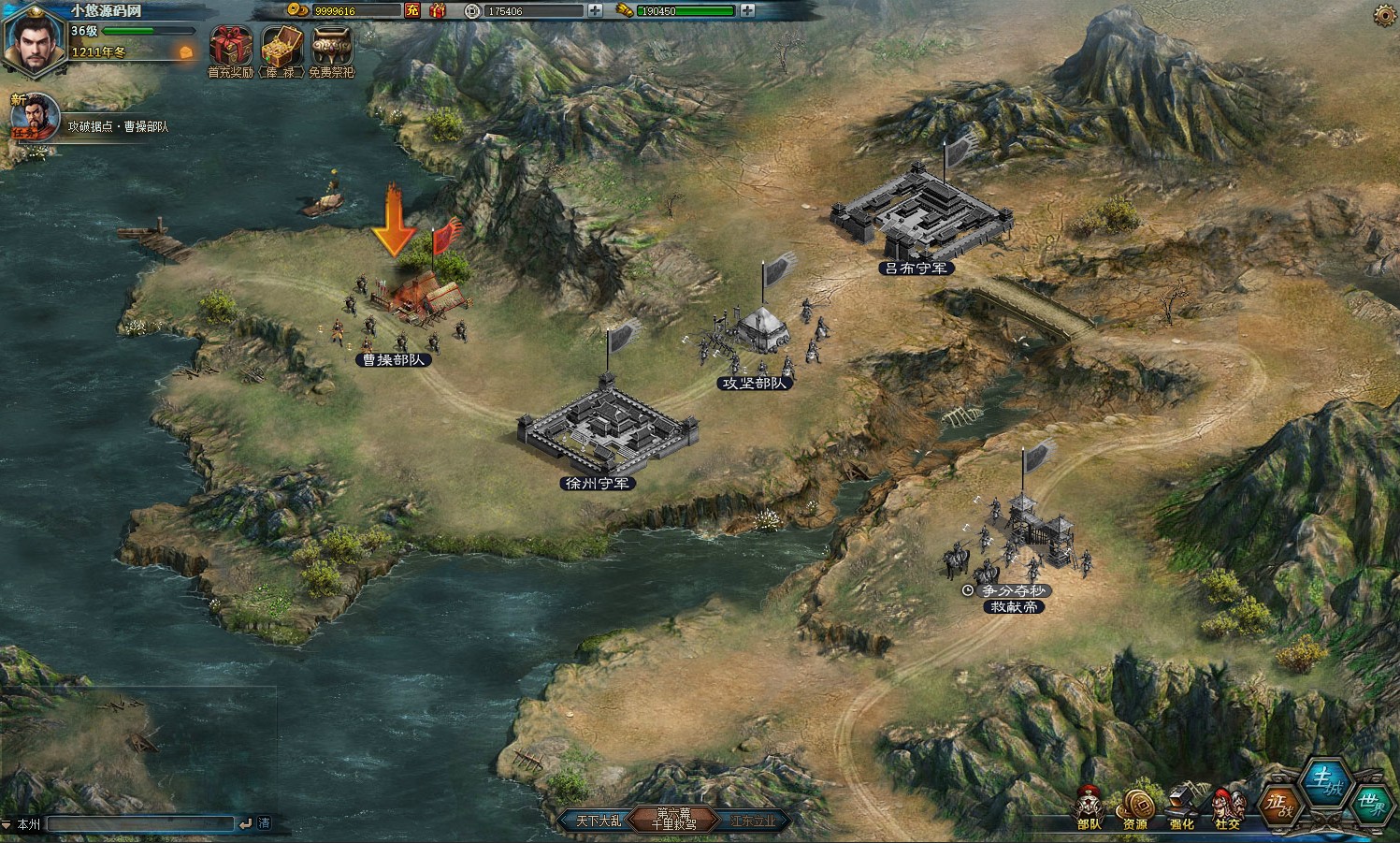The height and width of the screenshot is (843, 1400).
Task: Open the 社交 social menu
Action: (x=1228, y=807)
